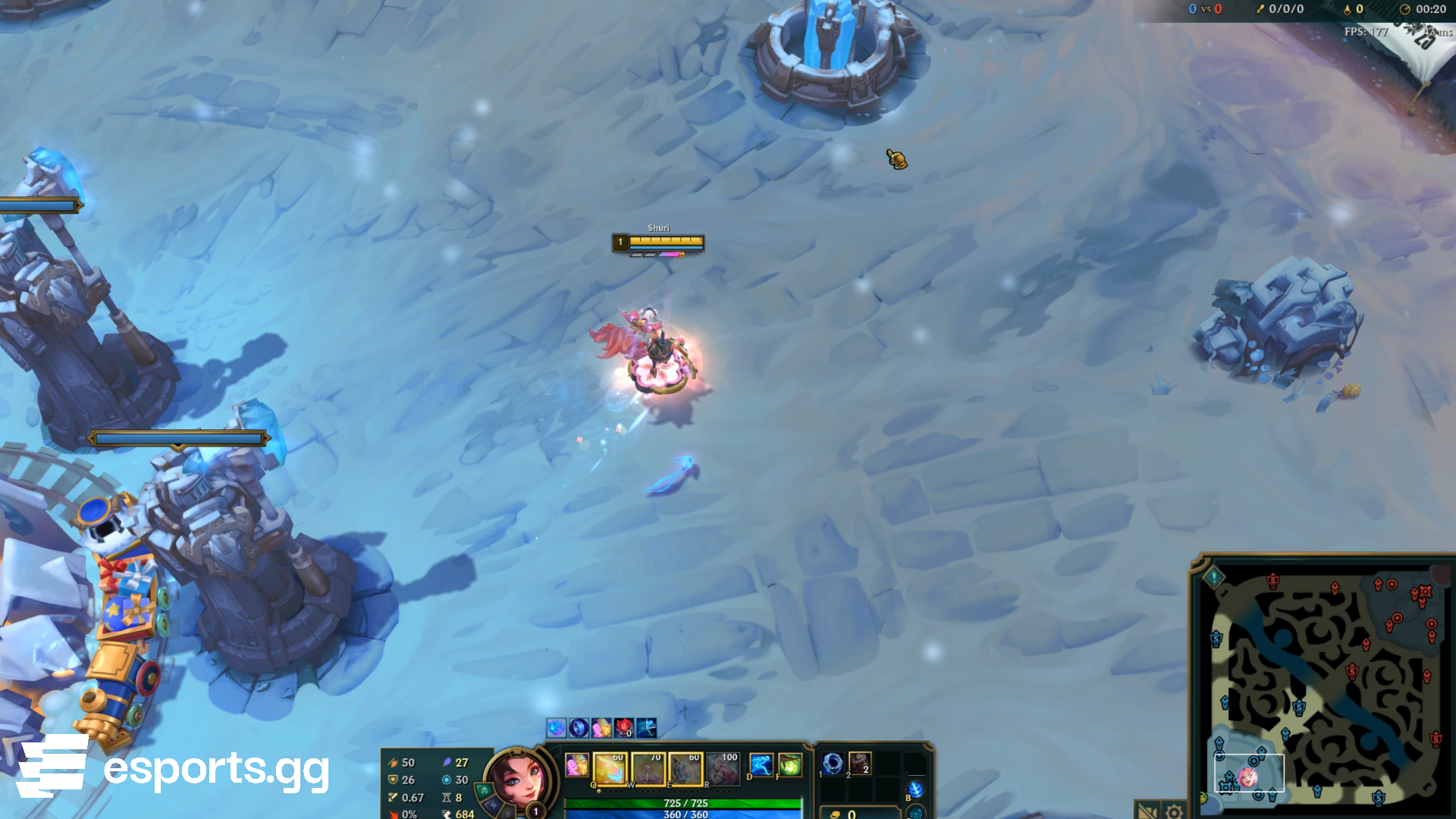Image resolution: width=1456 pixels, height=819 pixels.
Task: Use the green summoner spell icon
Action: (x=789, y=764)
